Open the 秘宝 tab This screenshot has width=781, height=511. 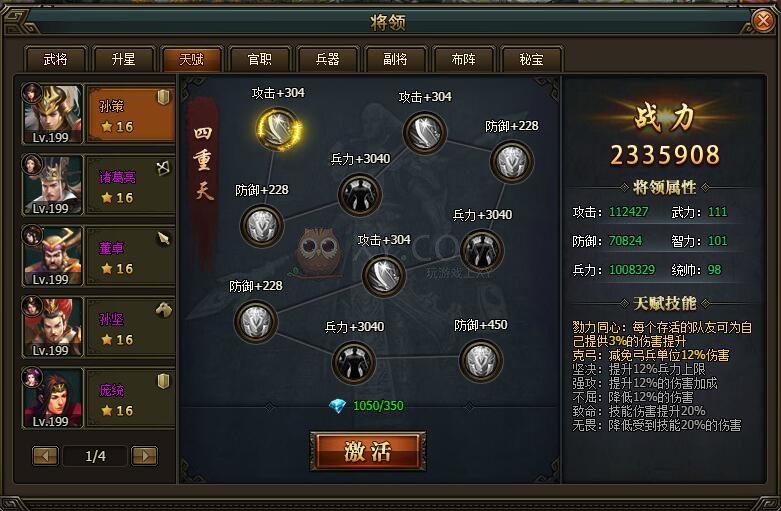(x=531, y=59)
